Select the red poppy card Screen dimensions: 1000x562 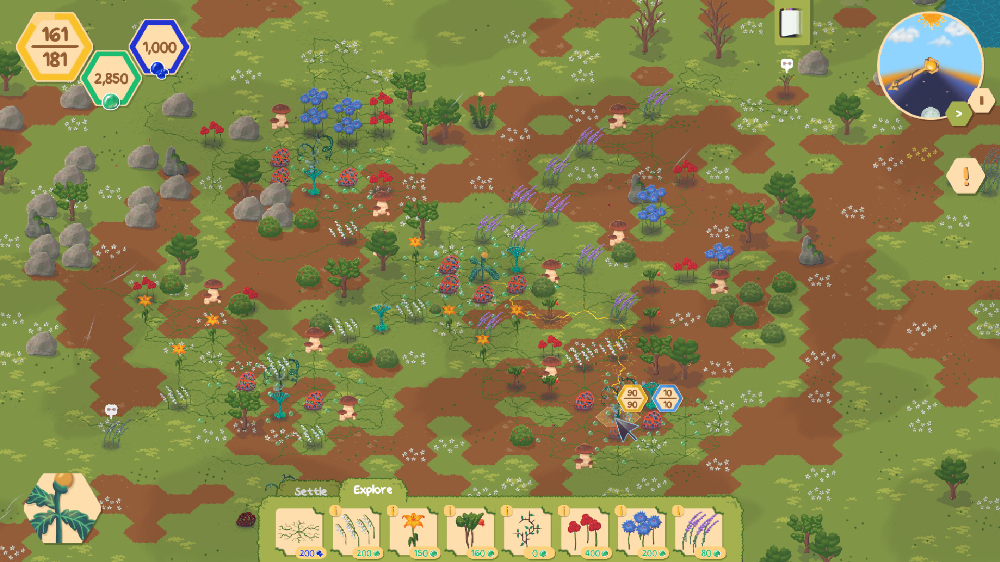click(x=584, y=532)
